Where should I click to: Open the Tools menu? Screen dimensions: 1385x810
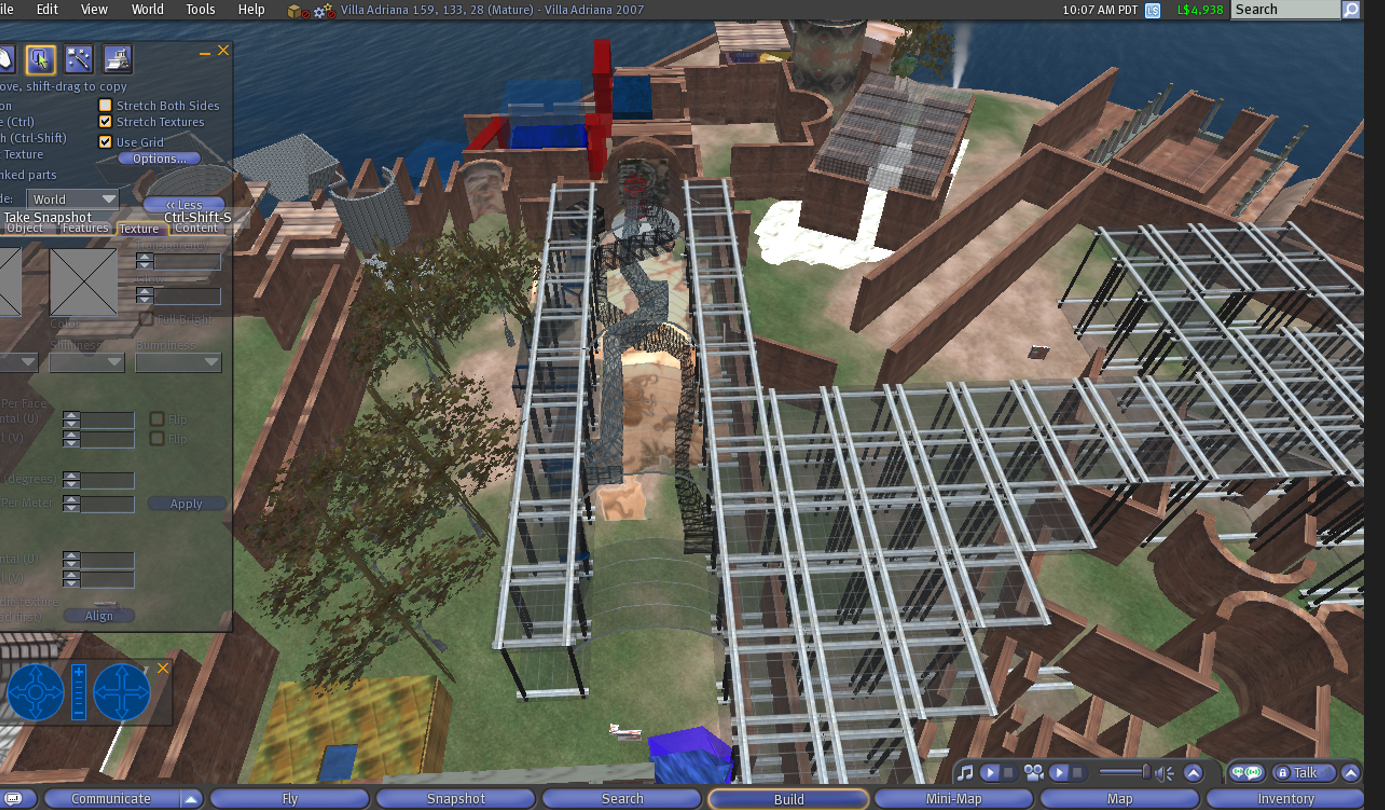tap(200, 9)
